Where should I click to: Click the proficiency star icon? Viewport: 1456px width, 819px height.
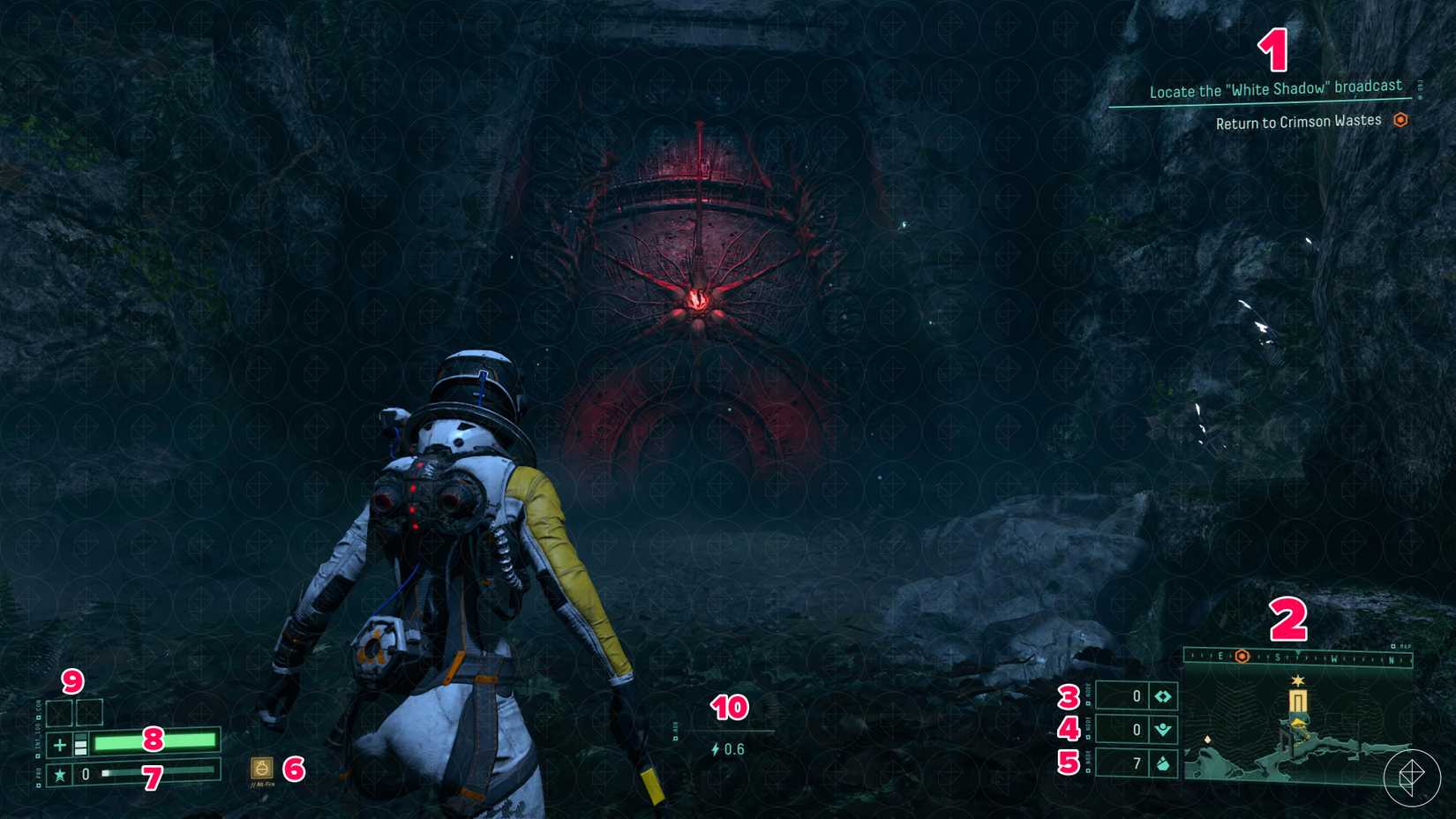pos(59,773)
